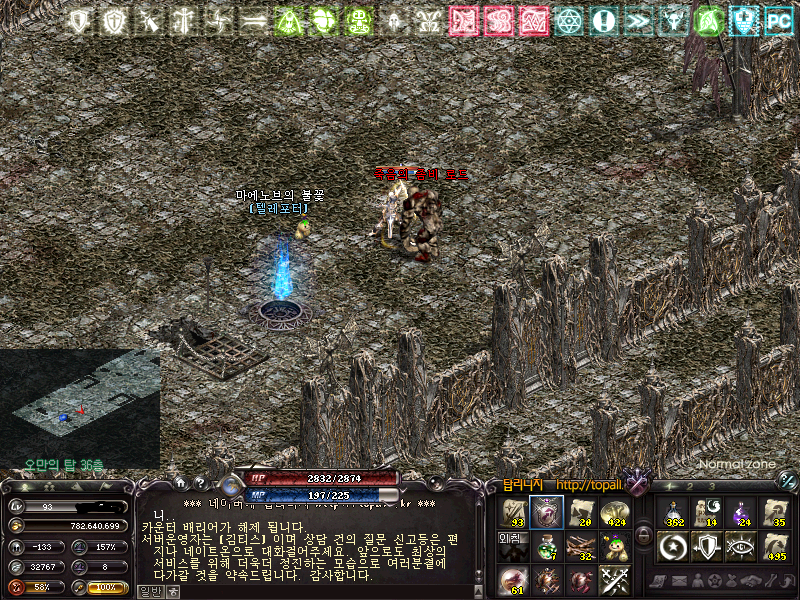Select the highlighted amulet slot
The height and width of the screenshot is (600, 800).
point(546,511)
